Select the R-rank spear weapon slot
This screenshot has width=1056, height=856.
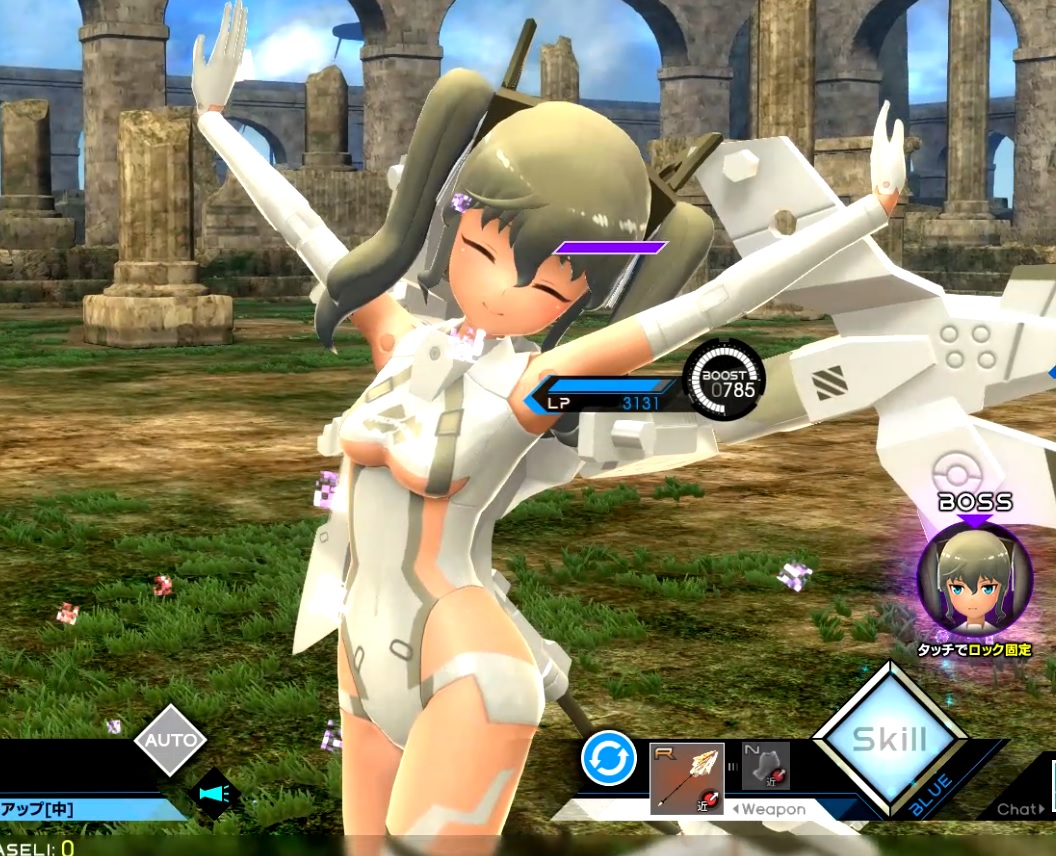point(686,777)
